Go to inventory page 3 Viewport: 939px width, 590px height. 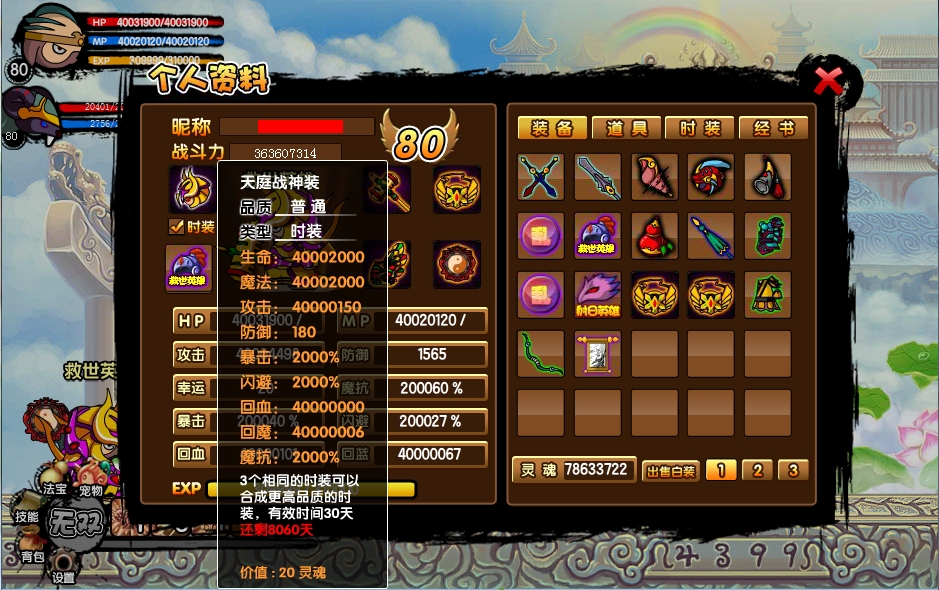[793, 470]
